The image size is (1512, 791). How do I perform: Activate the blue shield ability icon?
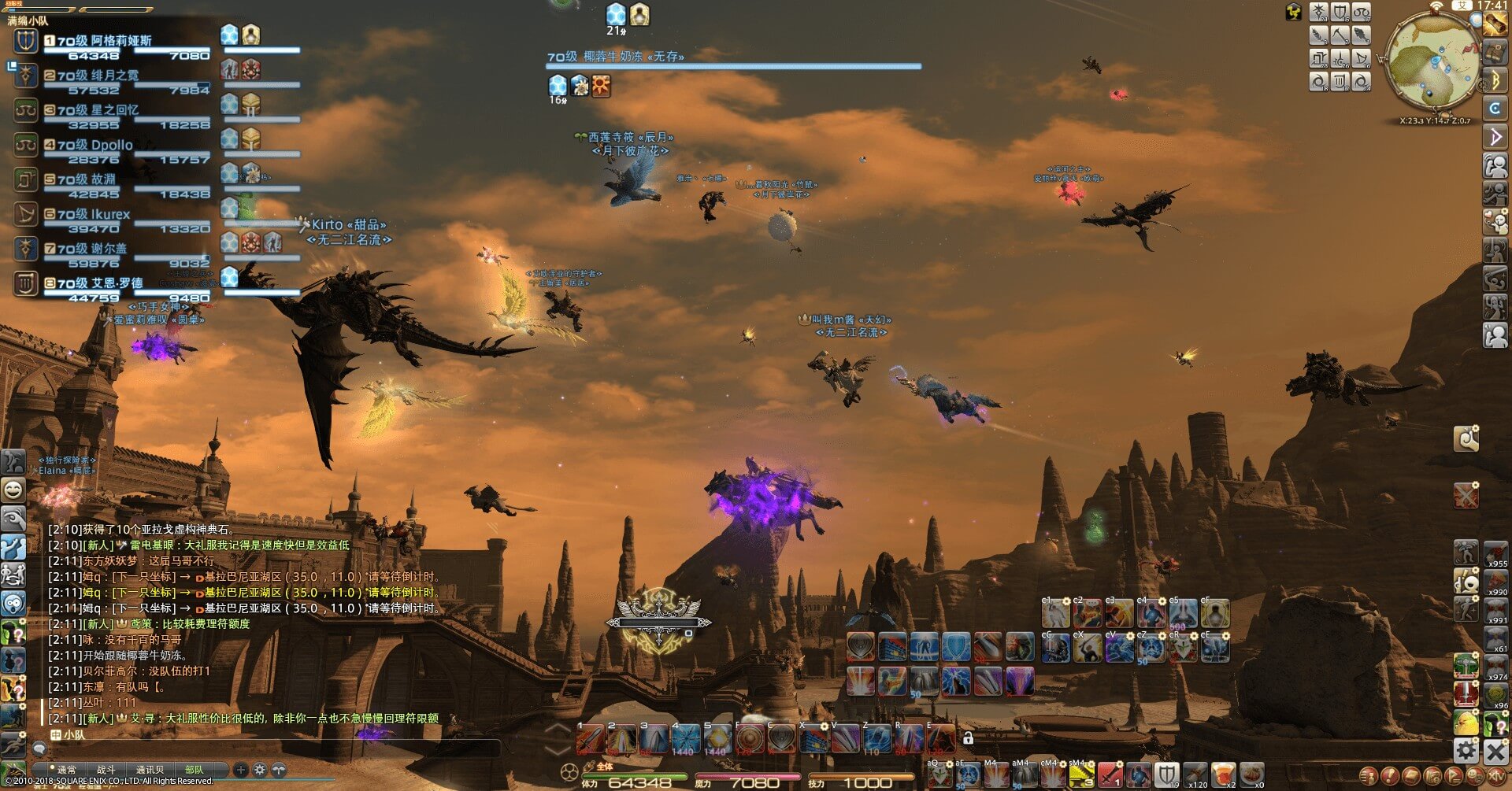[956, 647]
